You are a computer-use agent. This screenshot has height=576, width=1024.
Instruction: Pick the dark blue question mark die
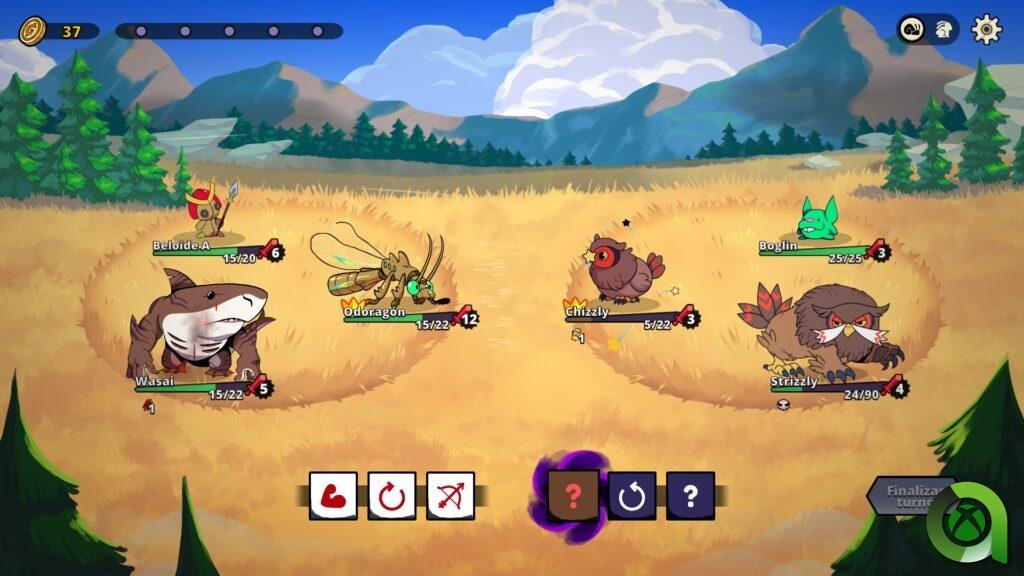pyautogui.click(x=690, y=495)
